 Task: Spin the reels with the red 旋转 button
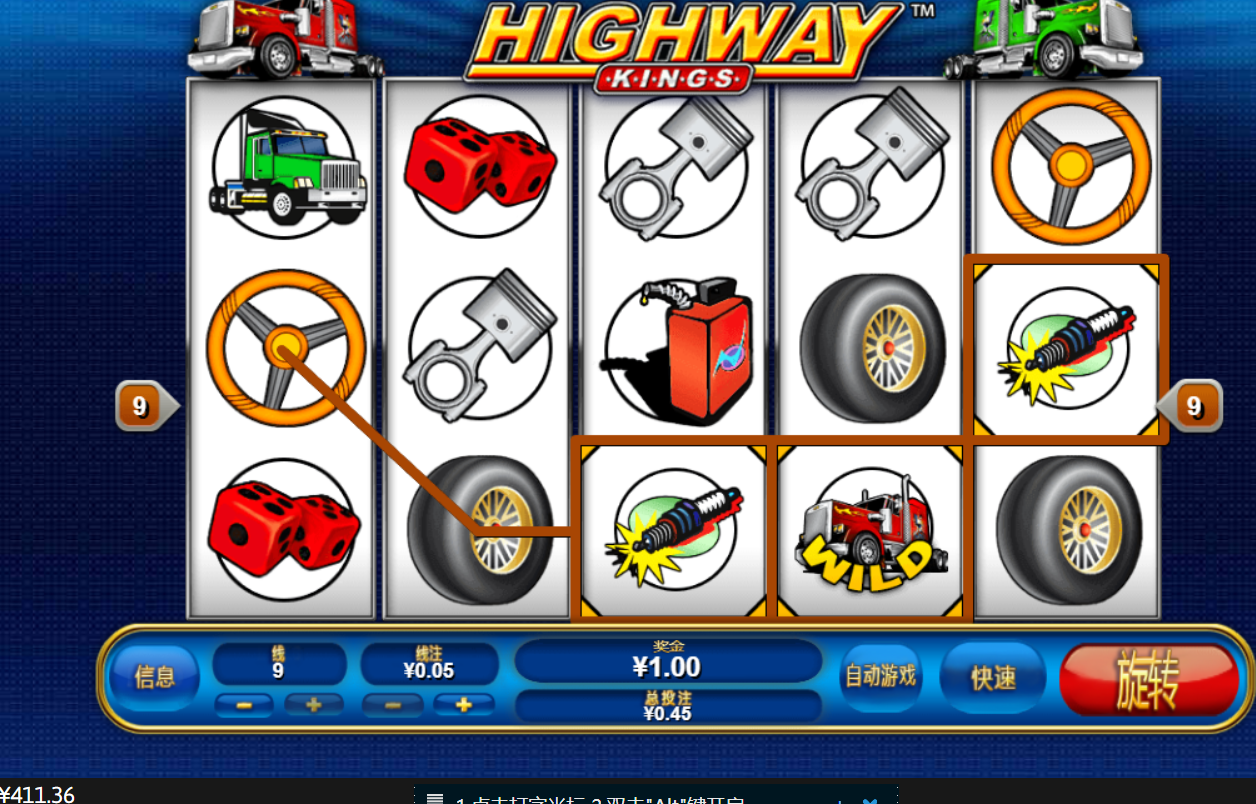click(x=1148, y=679)
